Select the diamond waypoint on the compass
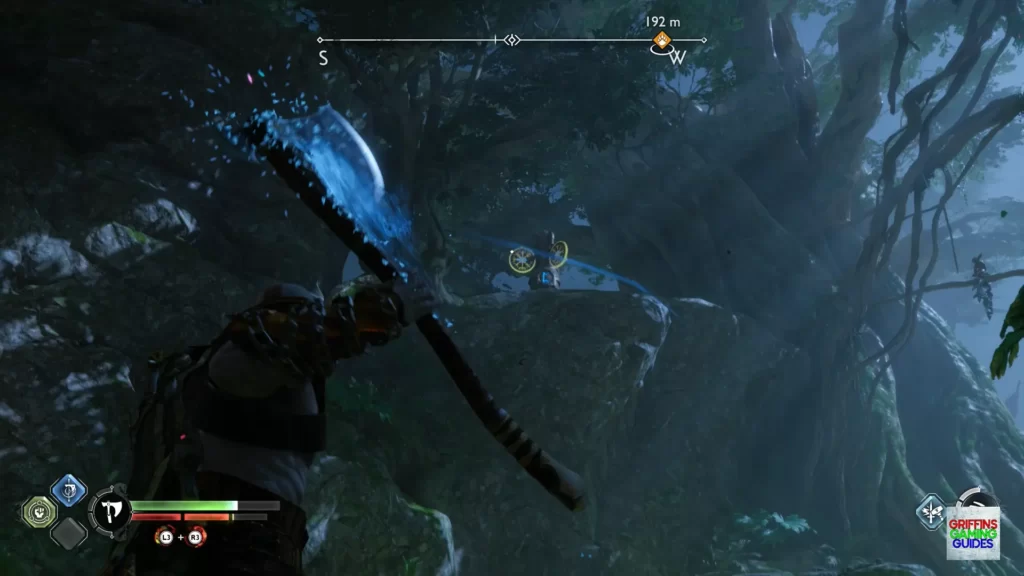The height and width of the screenshot is (576, 1024). click(x=512, y=40)
